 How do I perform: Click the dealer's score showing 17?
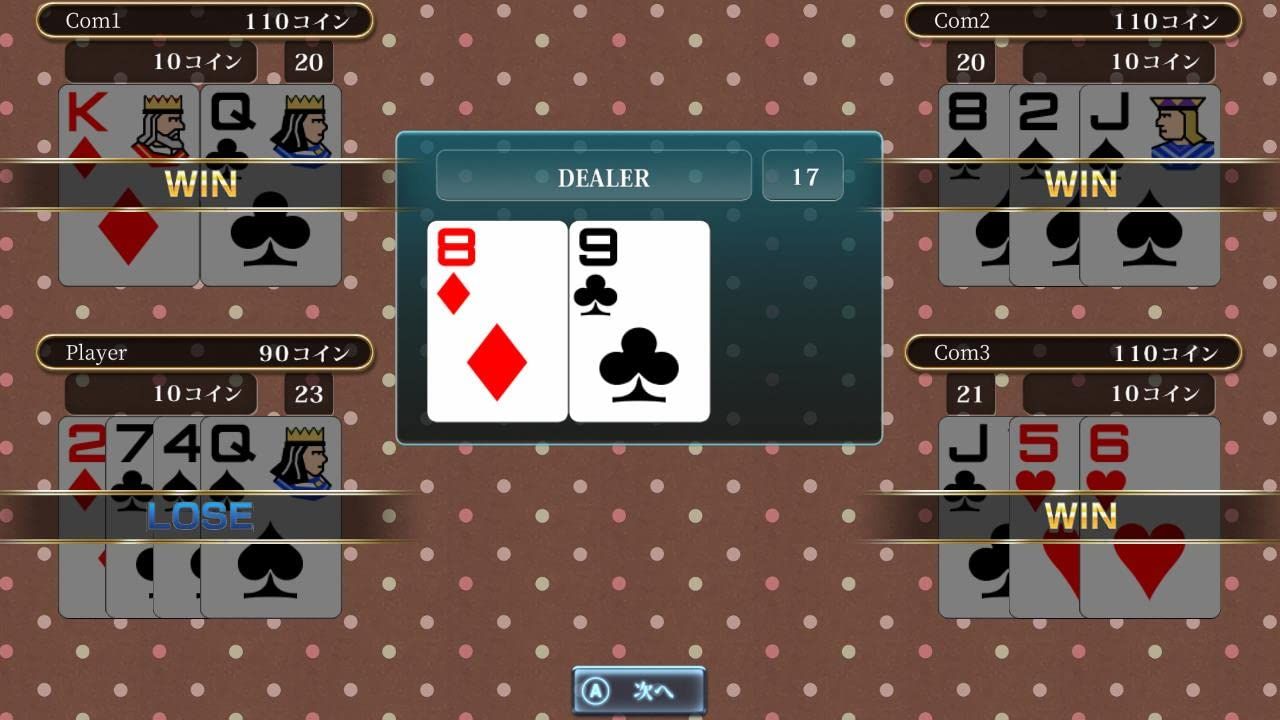(803, 176)
